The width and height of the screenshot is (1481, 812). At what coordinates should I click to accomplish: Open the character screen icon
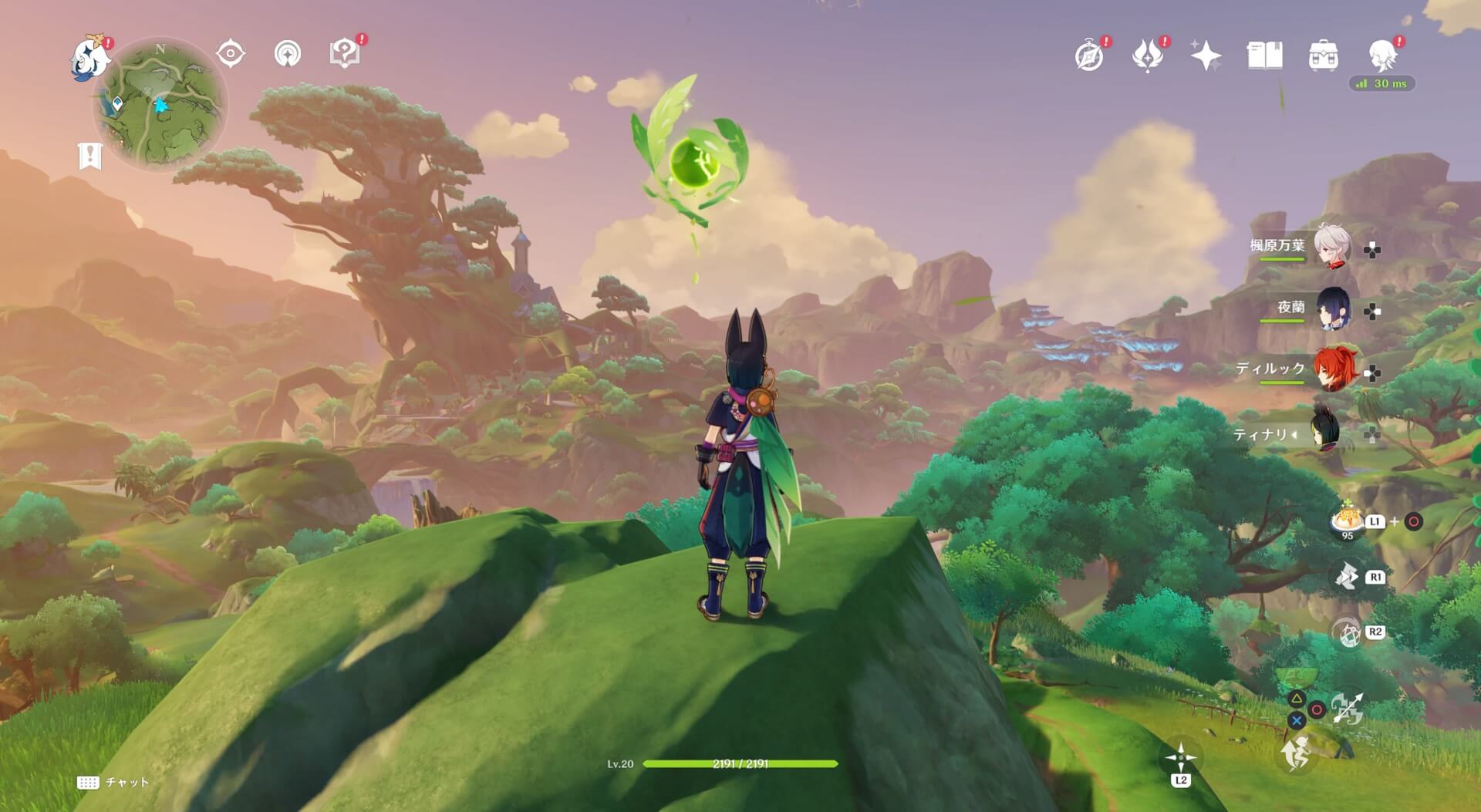coord(1381,56)
